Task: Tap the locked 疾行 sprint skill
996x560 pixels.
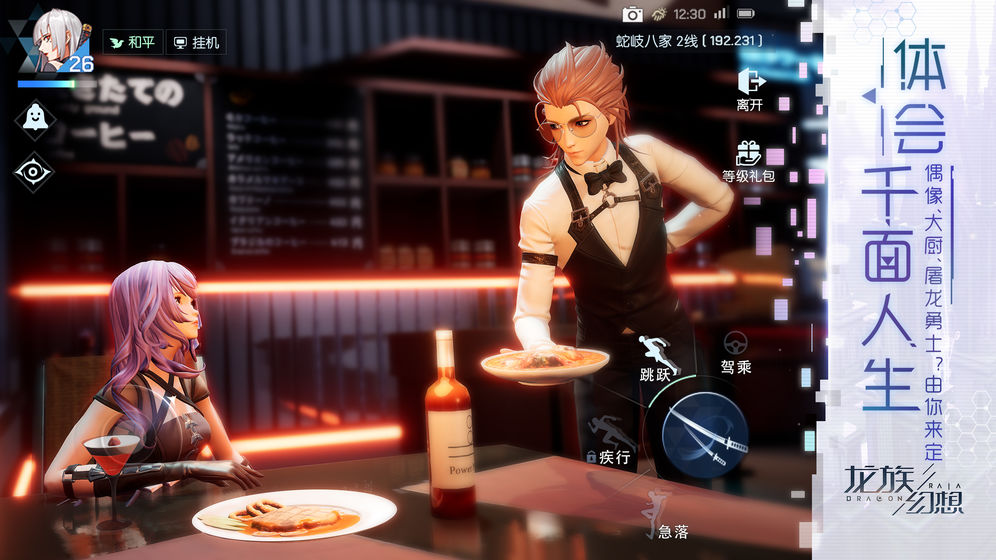Action: [612, 439]
